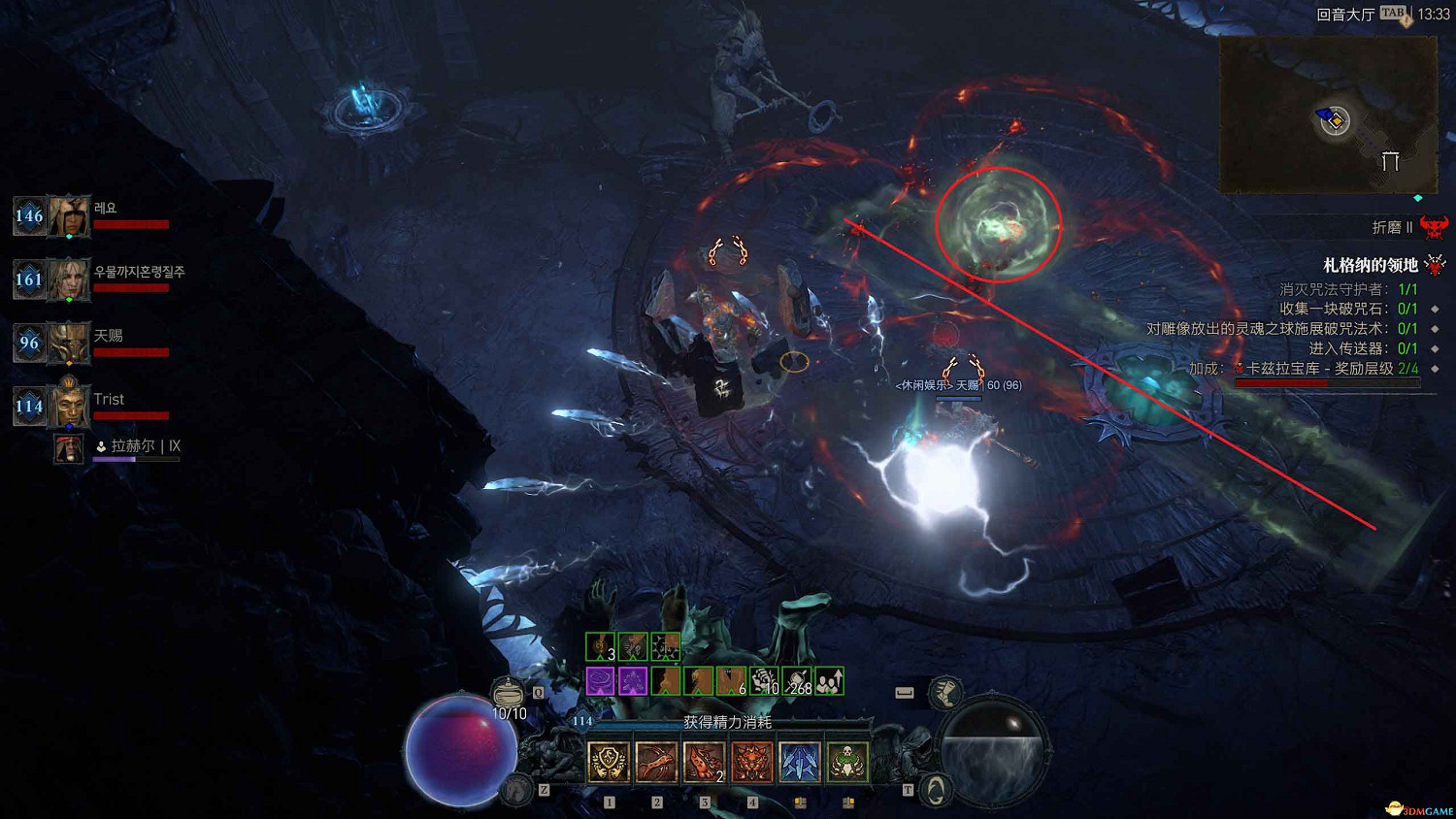Select party member 레요's portrait
The image size is (1456, 819).
point(70,216)
